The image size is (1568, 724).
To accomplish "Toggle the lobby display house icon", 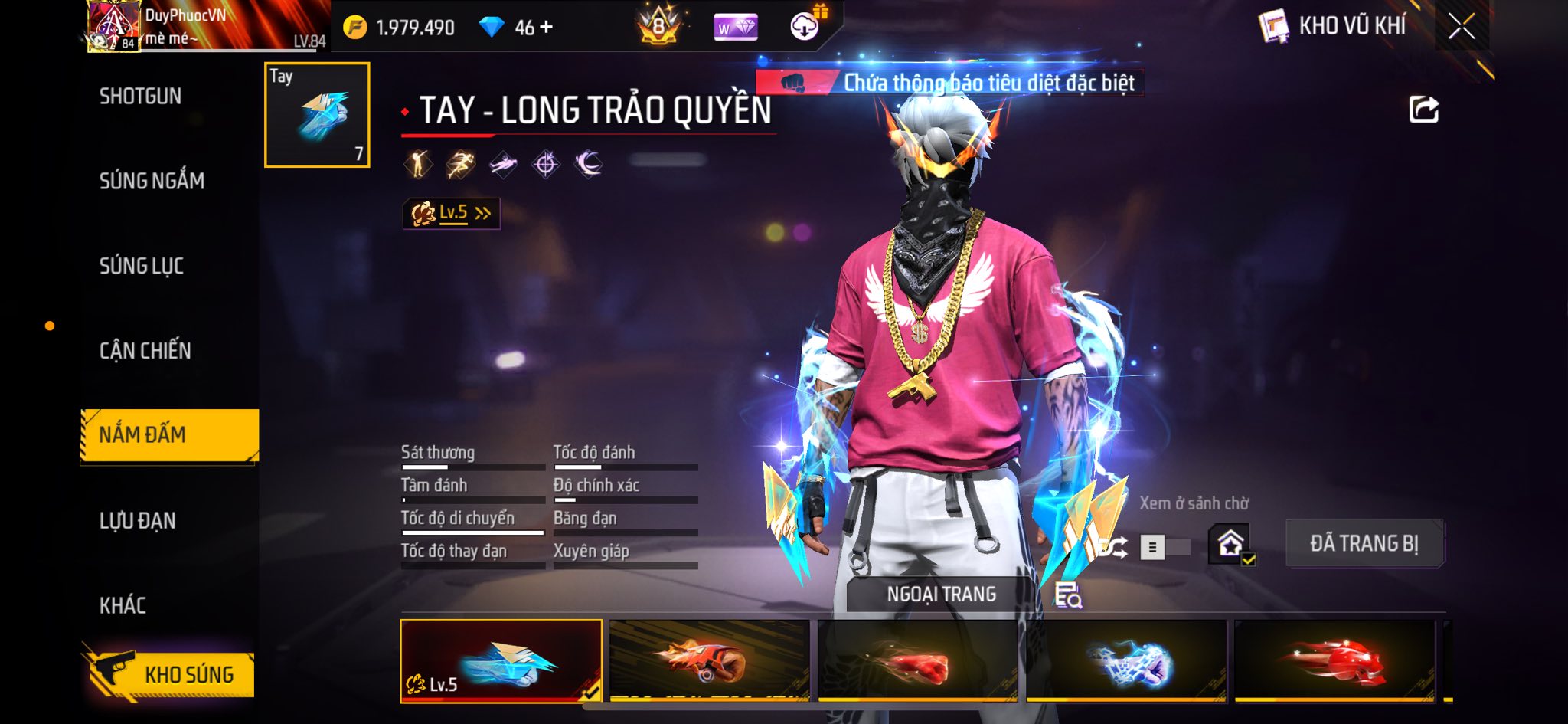I will tap(1230, 544).
